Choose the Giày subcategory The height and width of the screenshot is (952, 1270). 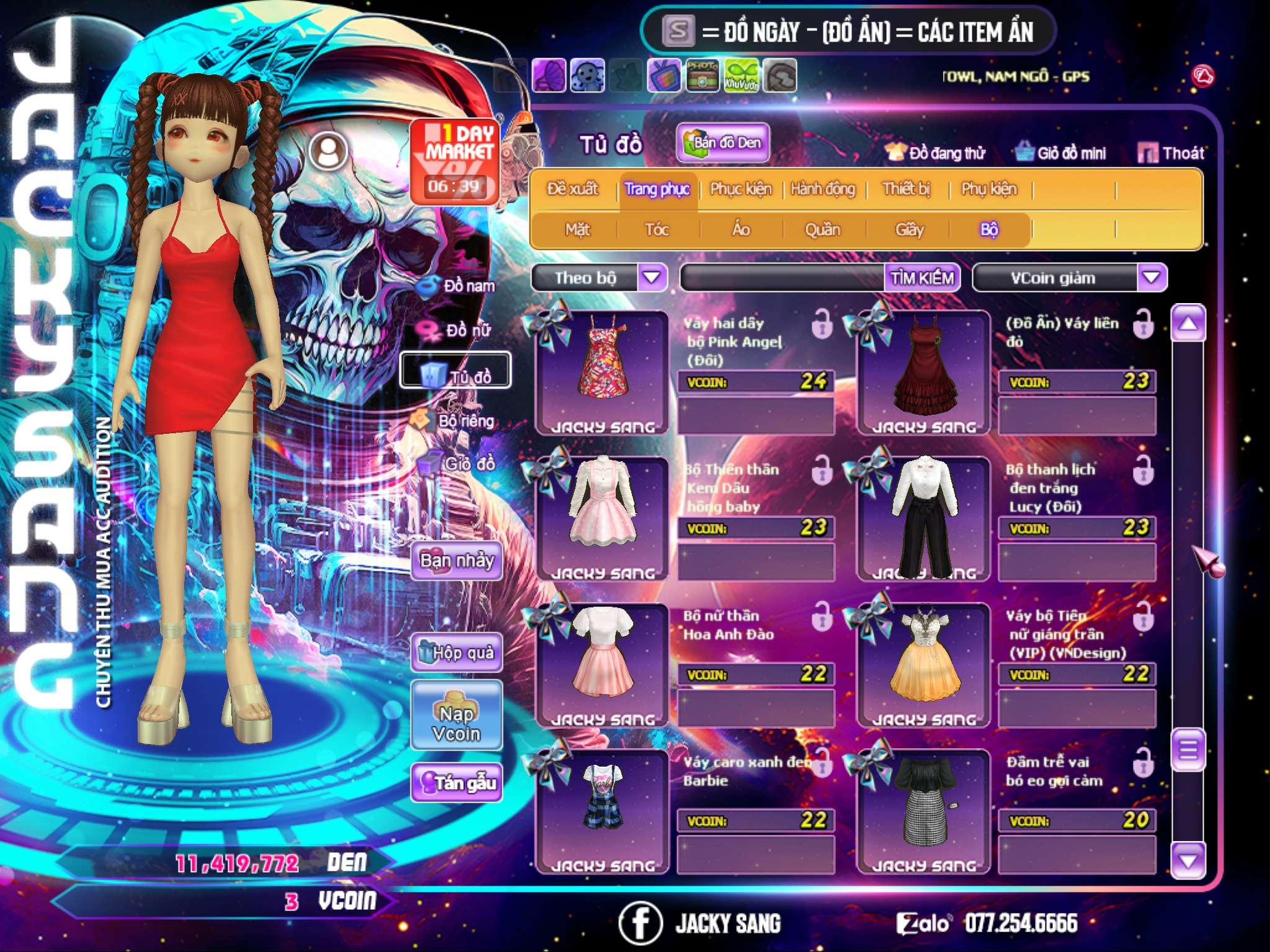pyautogui.click(x=909, y=230)
